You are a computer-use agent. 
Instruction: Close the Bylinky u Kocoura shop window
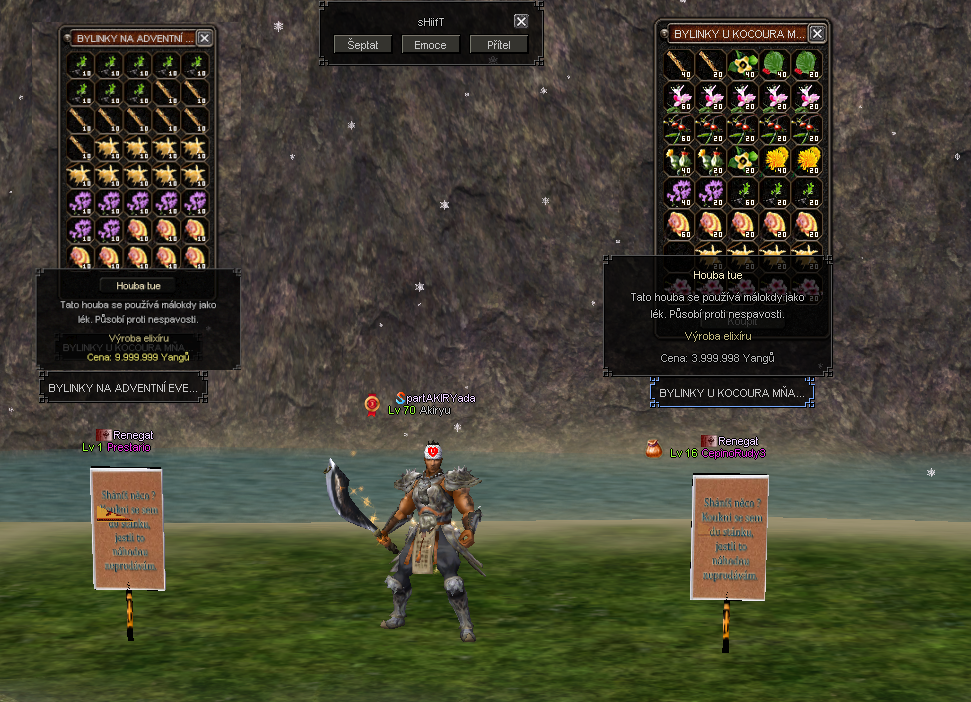817,34
